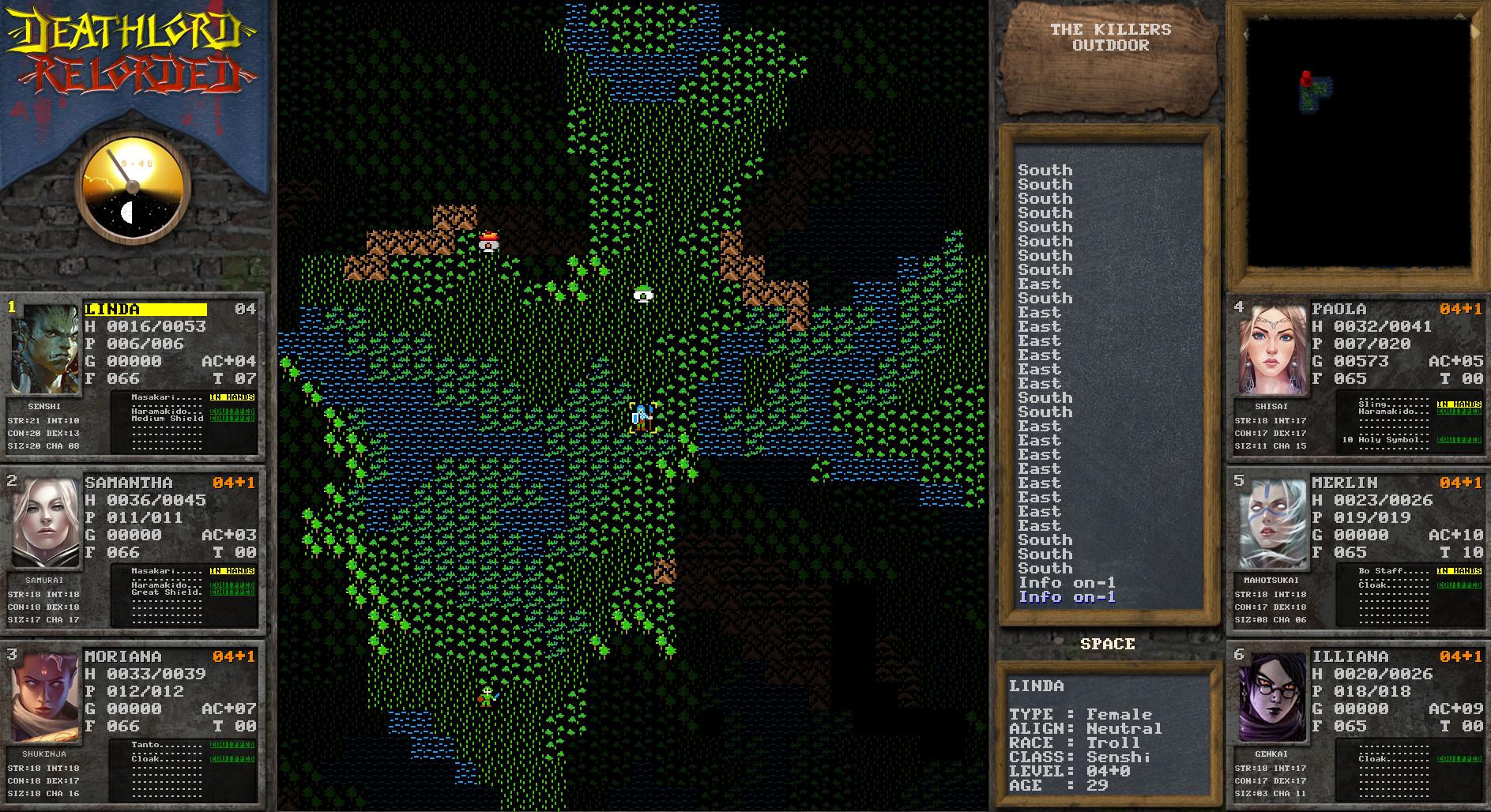
Task: Choose Merlin's mahotsukai portrait
Action: click(1271, 523)
